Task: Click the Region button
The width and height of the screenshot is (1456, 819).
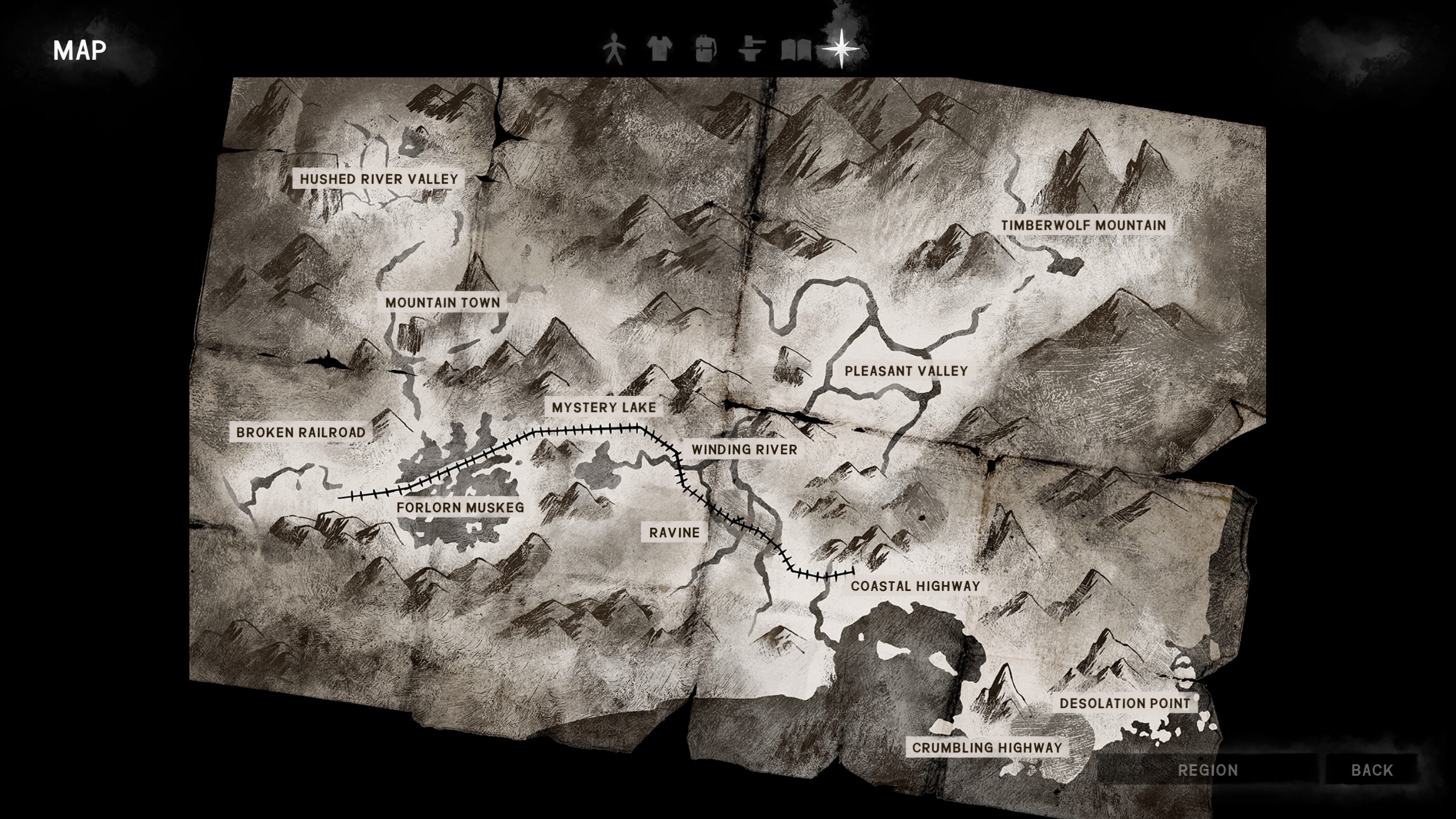Action: [1207, 770]
